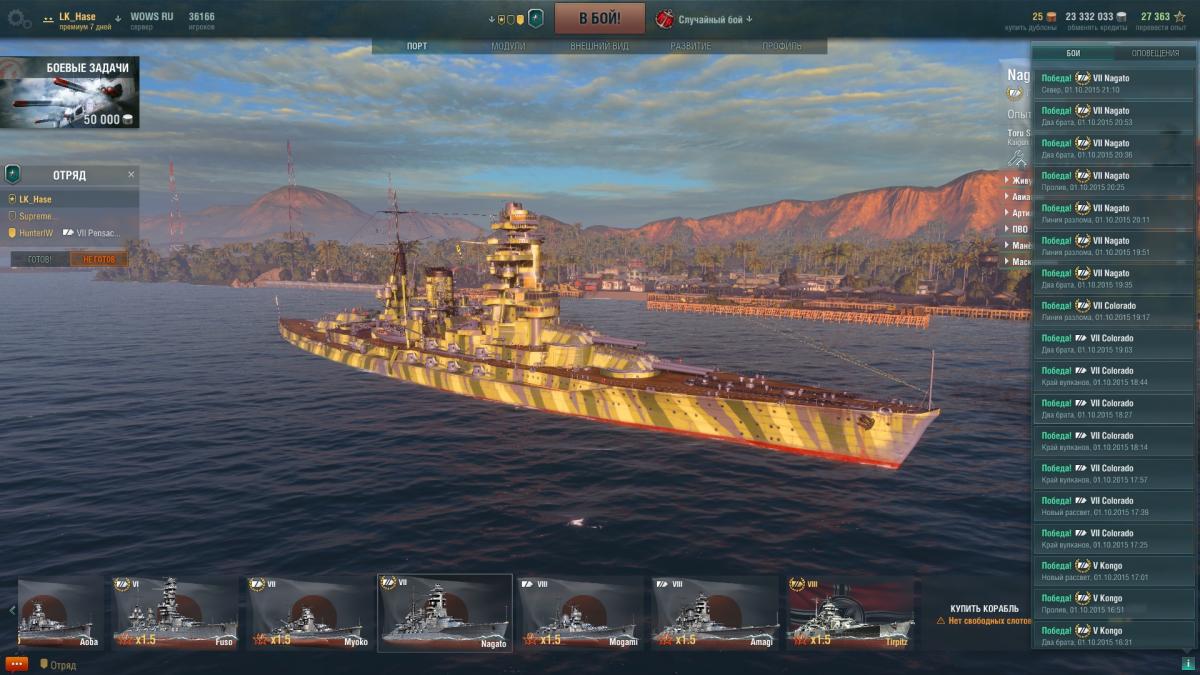Pick the Amagi ship thumbnail
1200x675 pixels.
(714, 613)
